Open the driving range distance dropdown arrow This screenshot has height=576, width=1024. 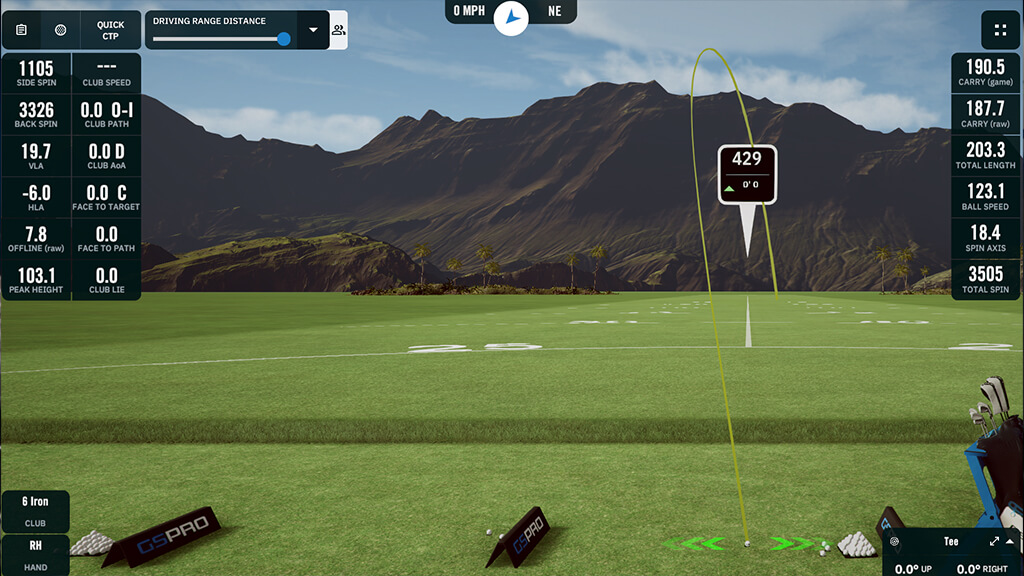pos(313,30)
